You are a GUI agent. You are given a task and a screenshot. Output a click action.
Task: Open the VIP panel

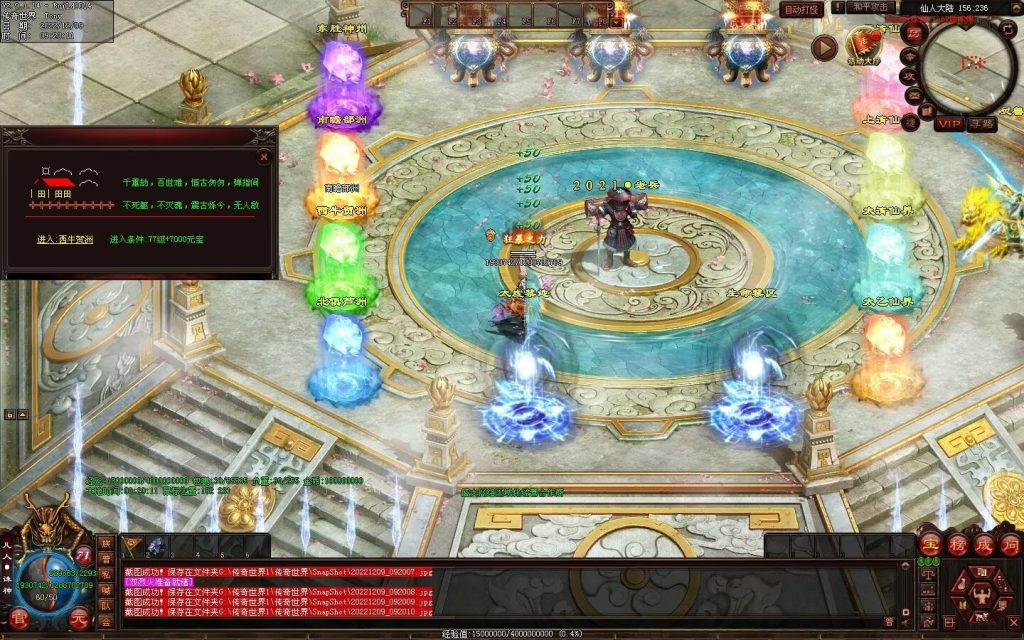[x=948, y=123]
